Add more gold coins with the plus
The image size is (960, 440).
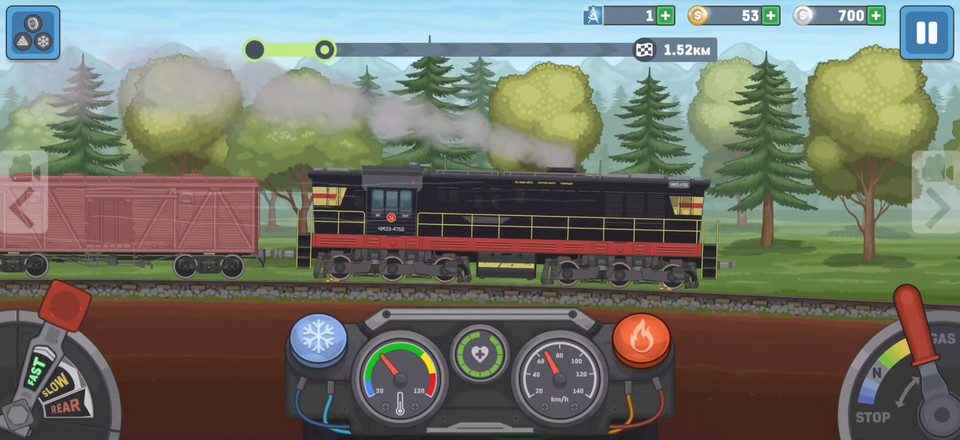point(771,15)
